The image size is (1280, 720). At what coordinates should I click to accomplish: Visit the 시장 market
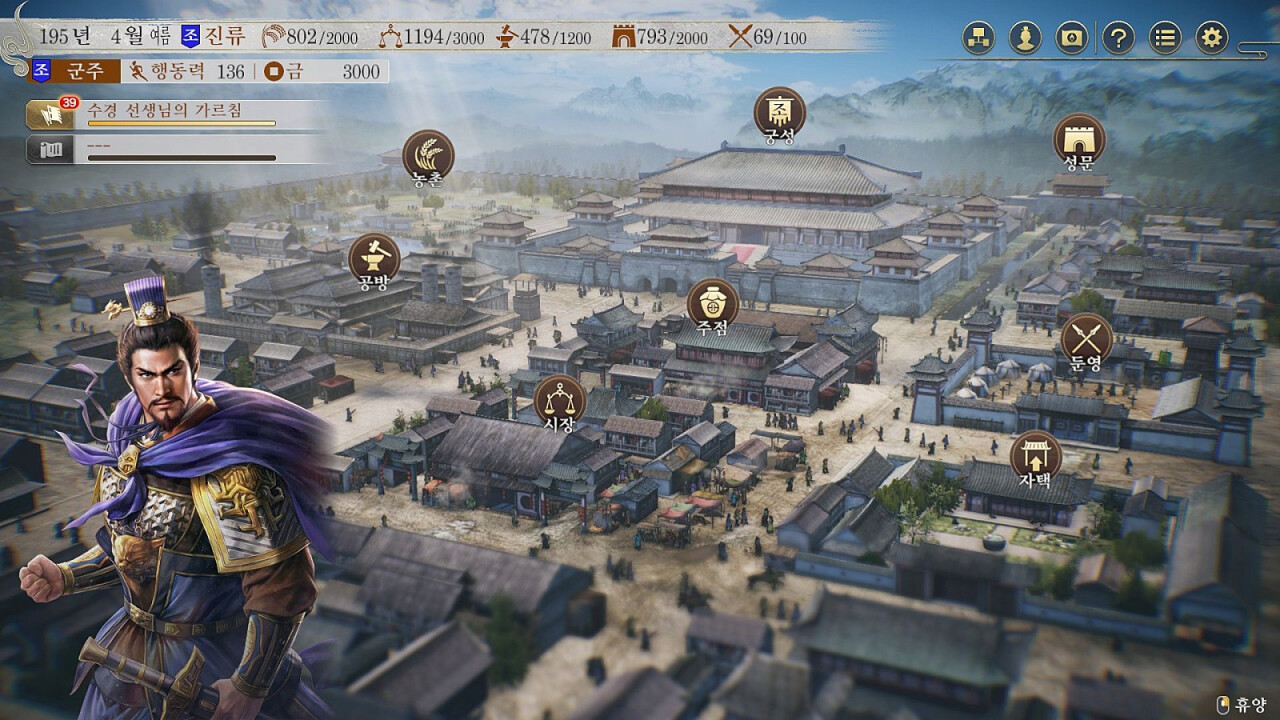click(x=559, y=401)
